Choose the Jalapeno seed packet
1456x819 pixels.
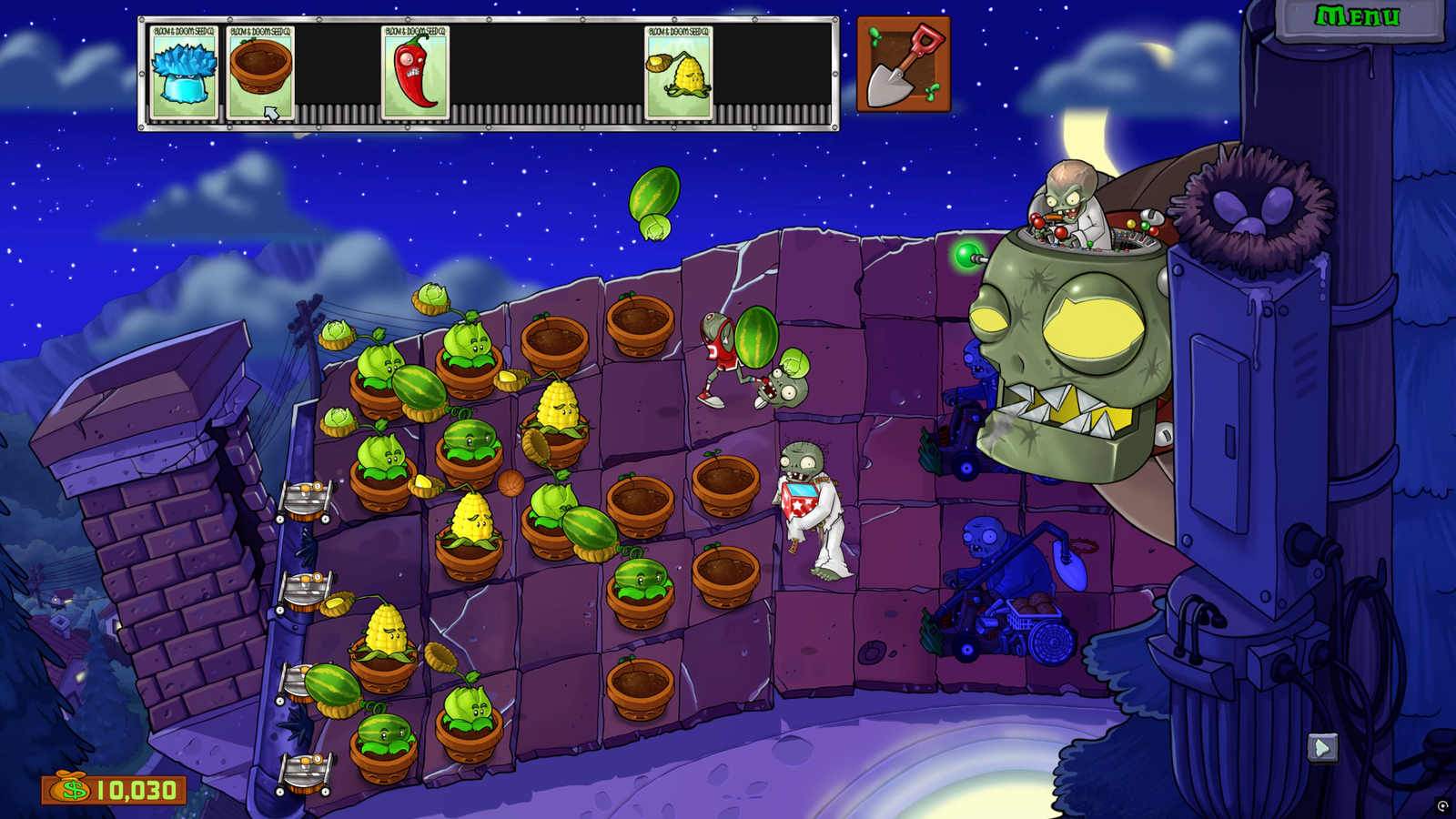tap(415, 73)
